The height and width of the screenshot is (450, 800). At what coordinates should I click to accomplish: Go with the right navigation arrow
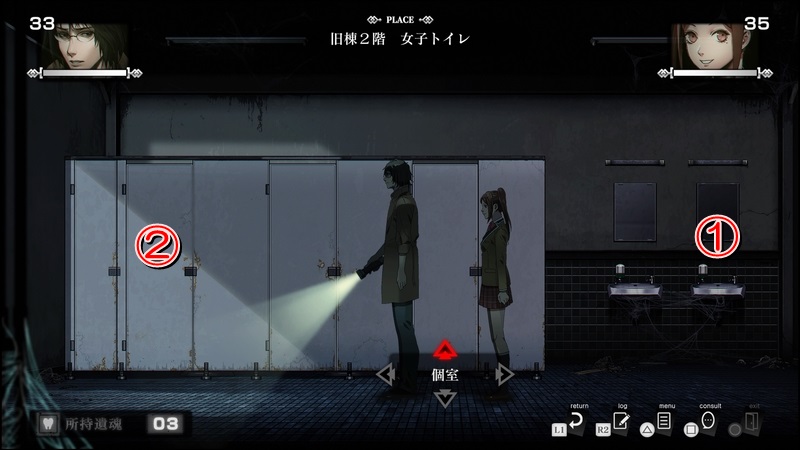tap(505, 374)
